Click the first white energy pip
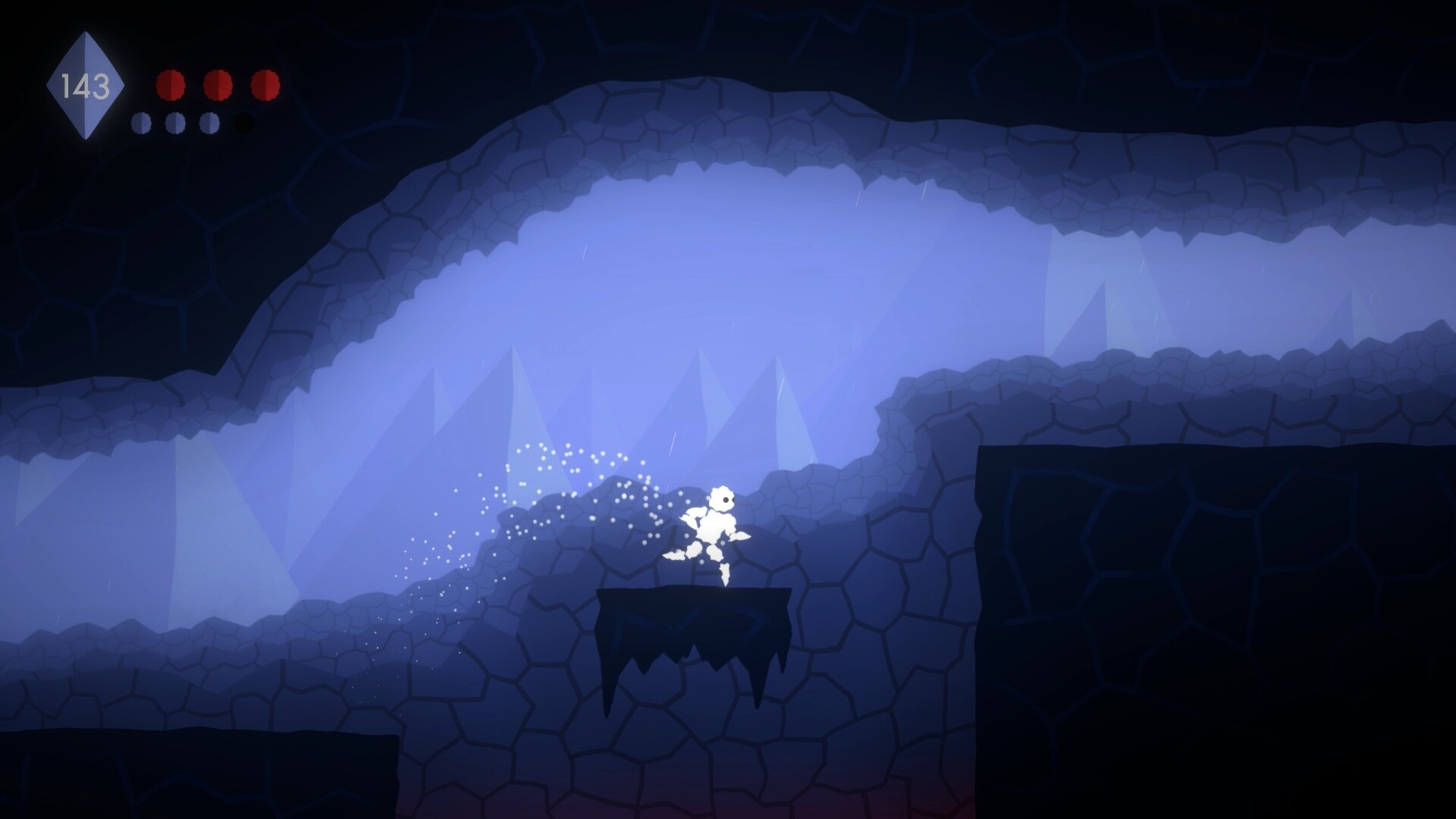The width and height of the screenshot is (1456, 819). (142, 124)
